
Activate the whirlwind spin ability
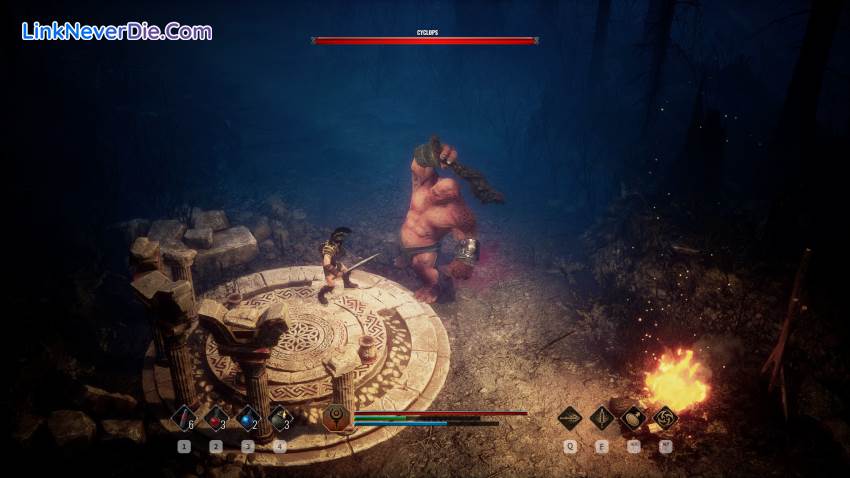pos(665,418)
